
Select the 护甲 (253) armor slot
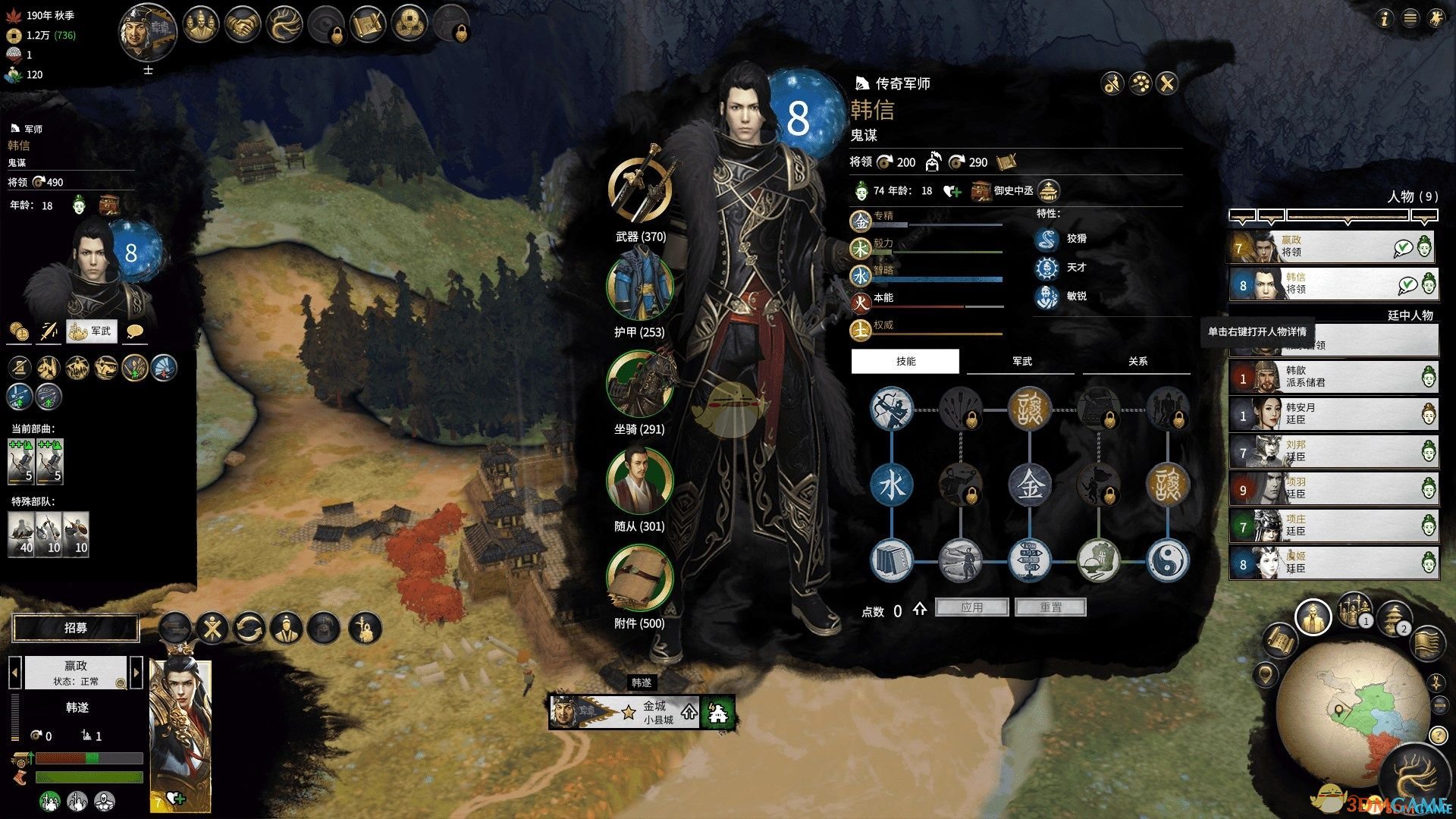tap(640, 286)
